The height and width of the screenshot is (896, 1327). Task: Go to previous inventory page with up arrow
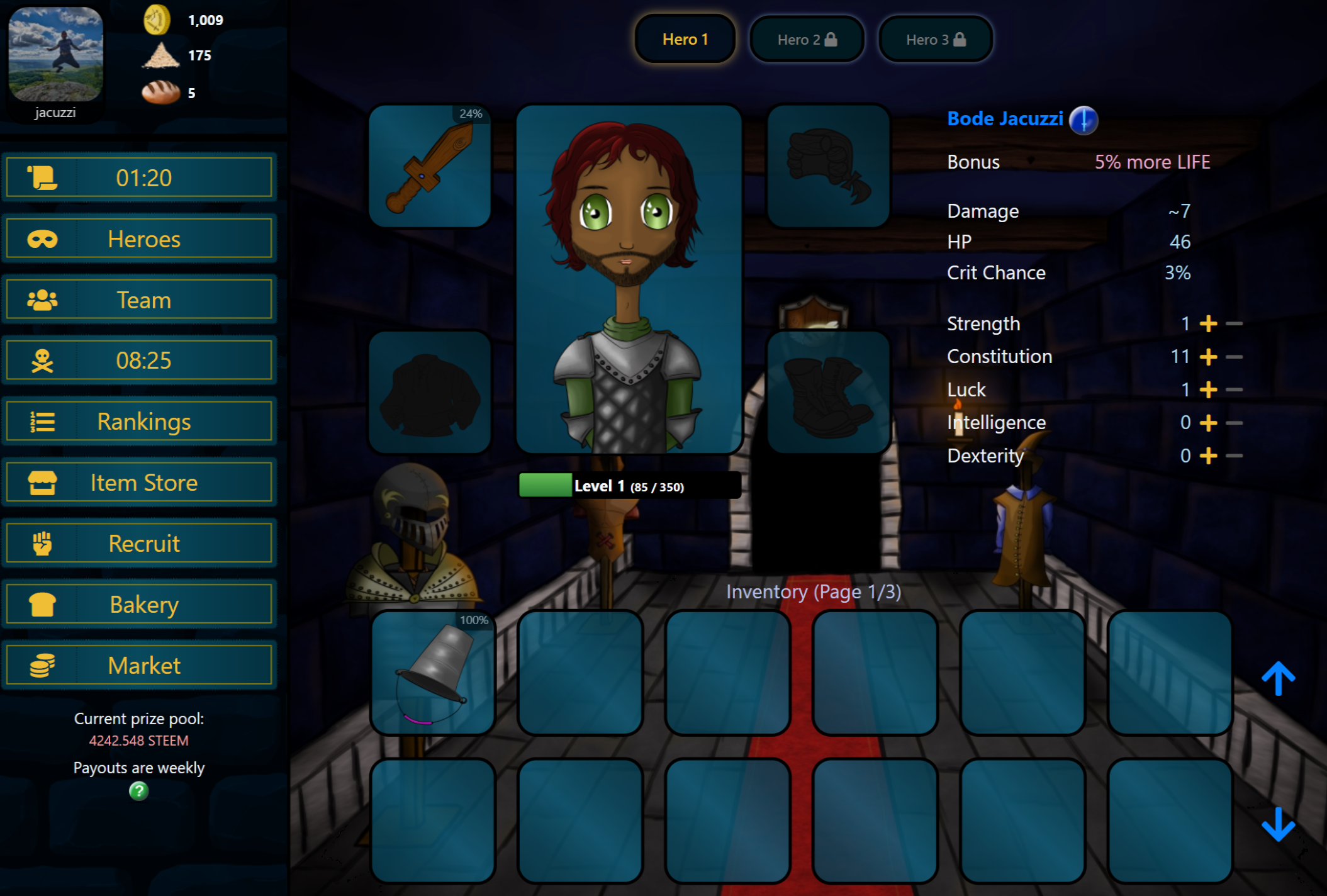[x=1278, y=678]
